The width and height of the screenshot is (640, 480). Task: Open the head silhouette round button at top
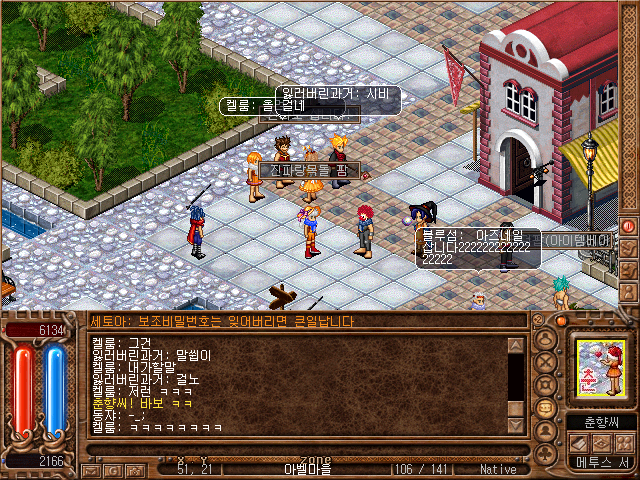(x=546, y=341)
